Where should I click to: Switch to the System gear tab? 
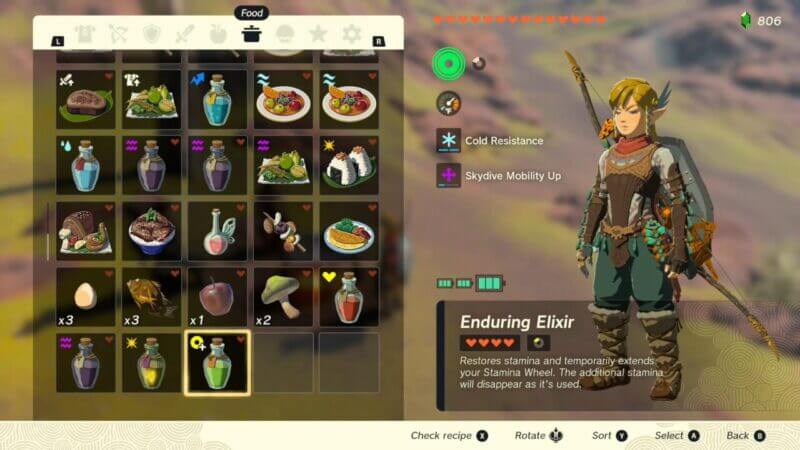352,35
